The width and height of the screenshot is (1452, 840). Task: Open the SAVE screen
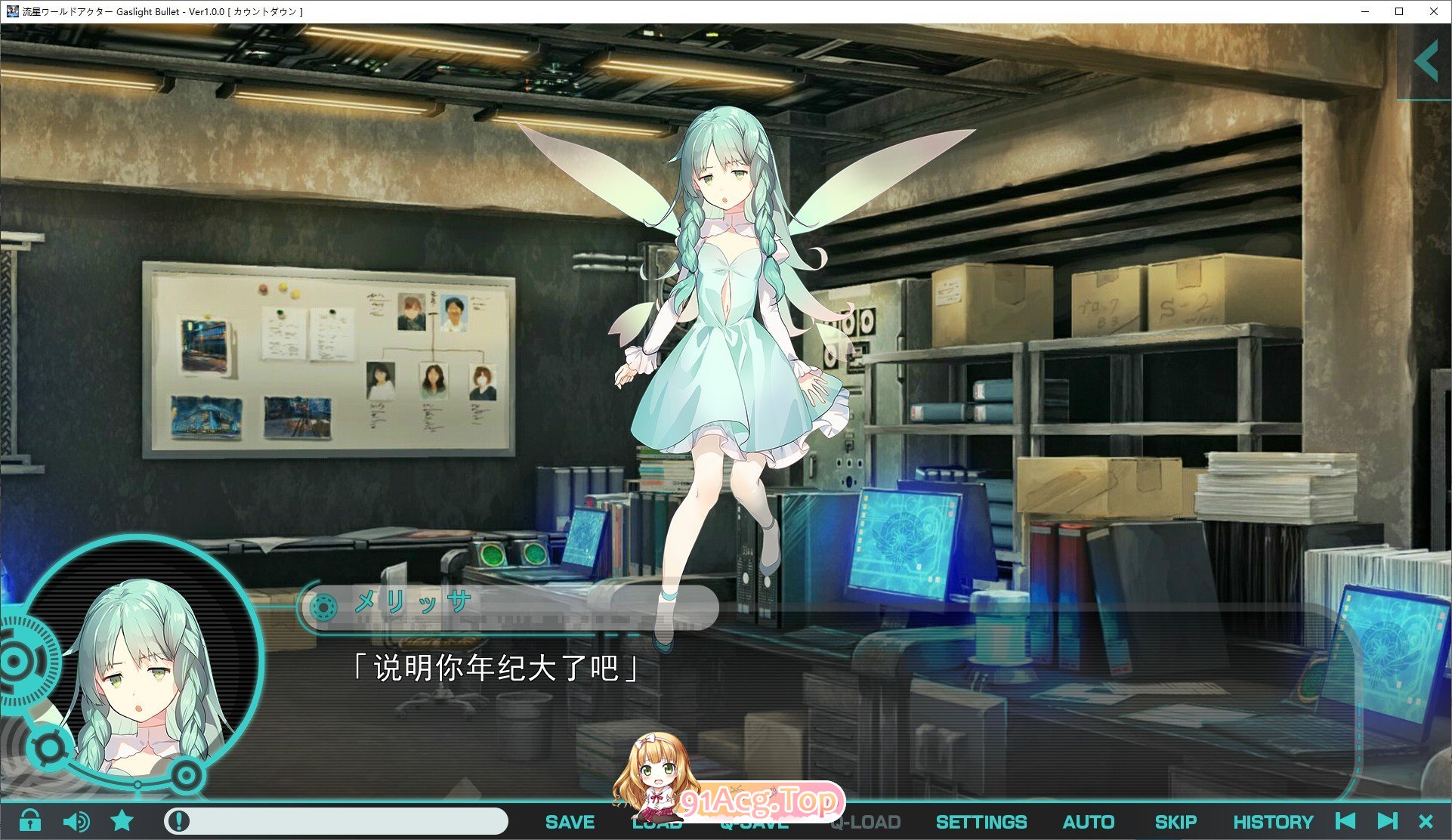570,822
